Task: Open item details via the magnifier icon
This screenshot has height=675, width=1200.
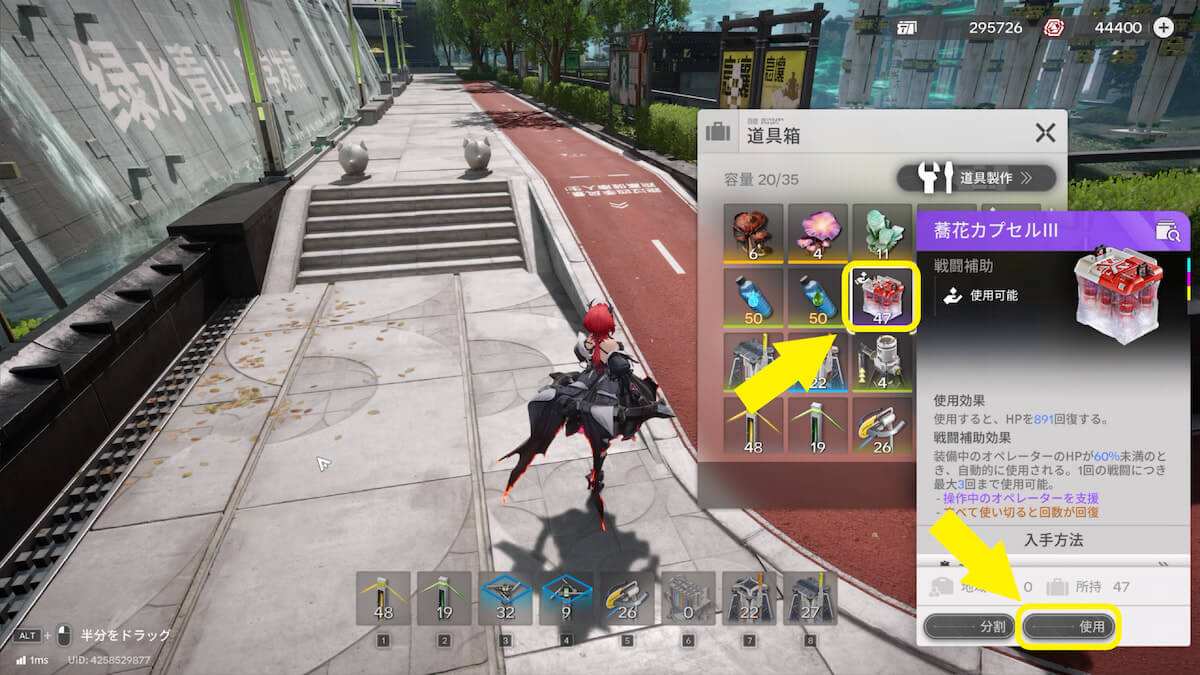Action: coord(1167,232)
